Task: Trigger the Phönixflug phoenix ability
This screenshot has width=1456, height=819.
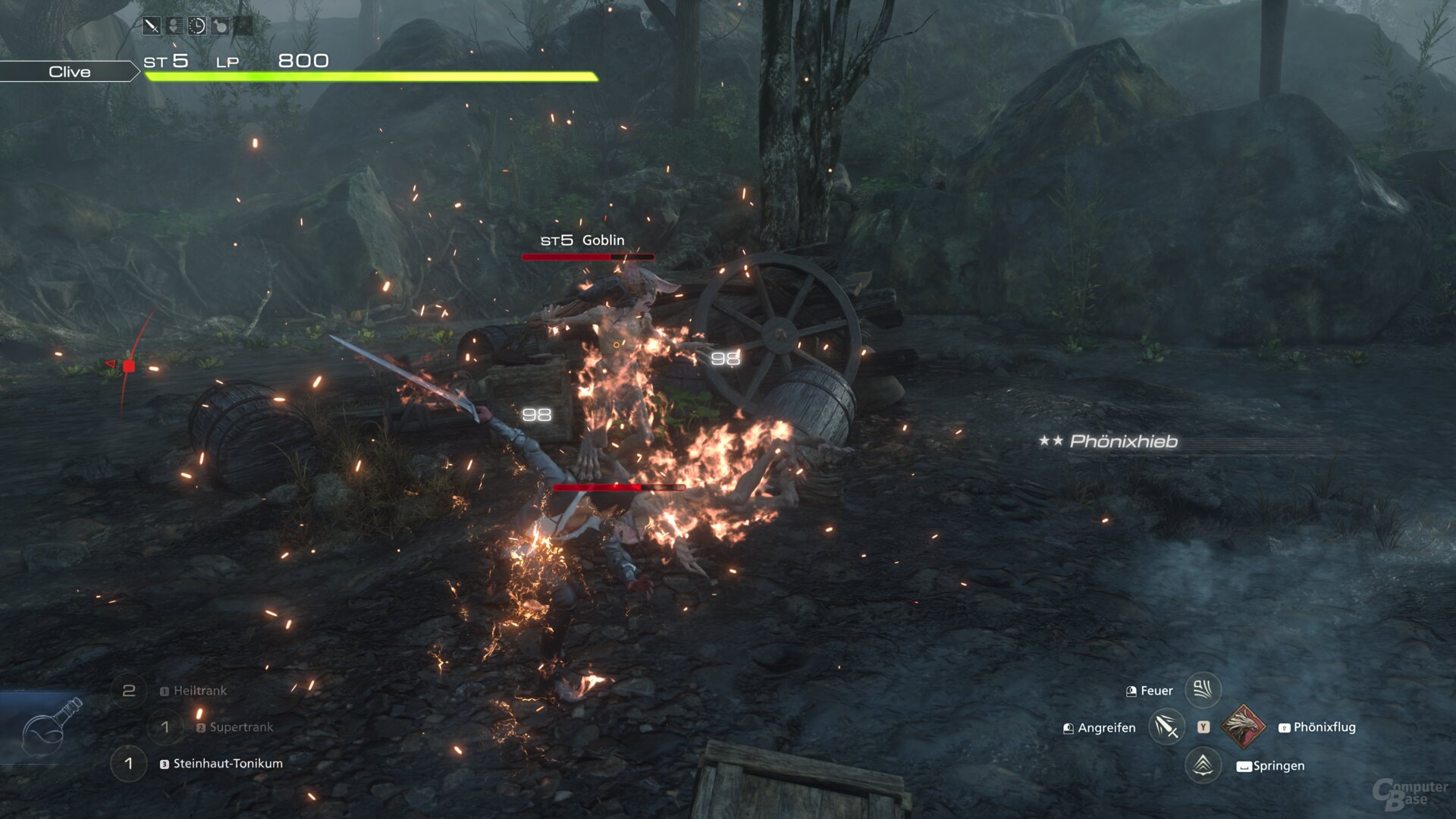Action: [1243, 726]
